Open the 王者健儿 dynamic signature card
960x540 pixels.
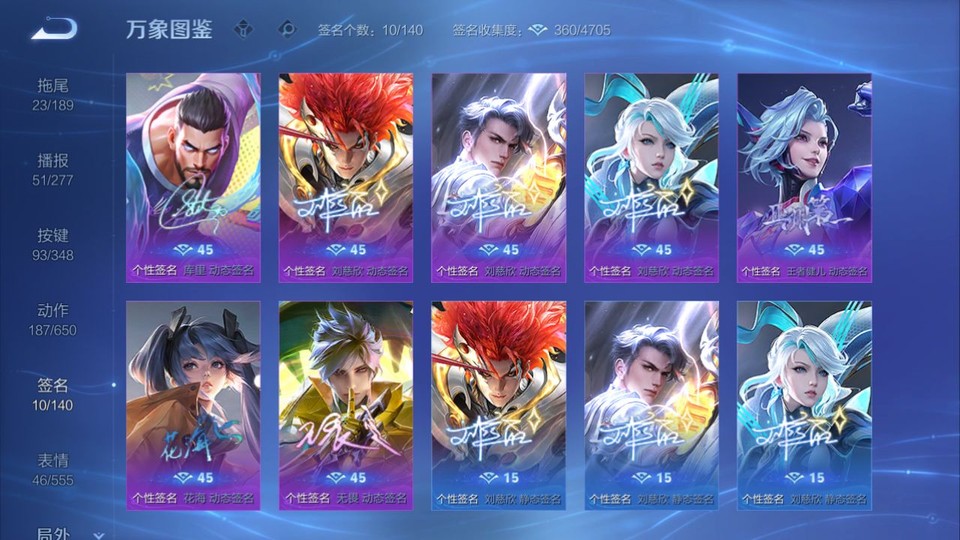[804, 177]
